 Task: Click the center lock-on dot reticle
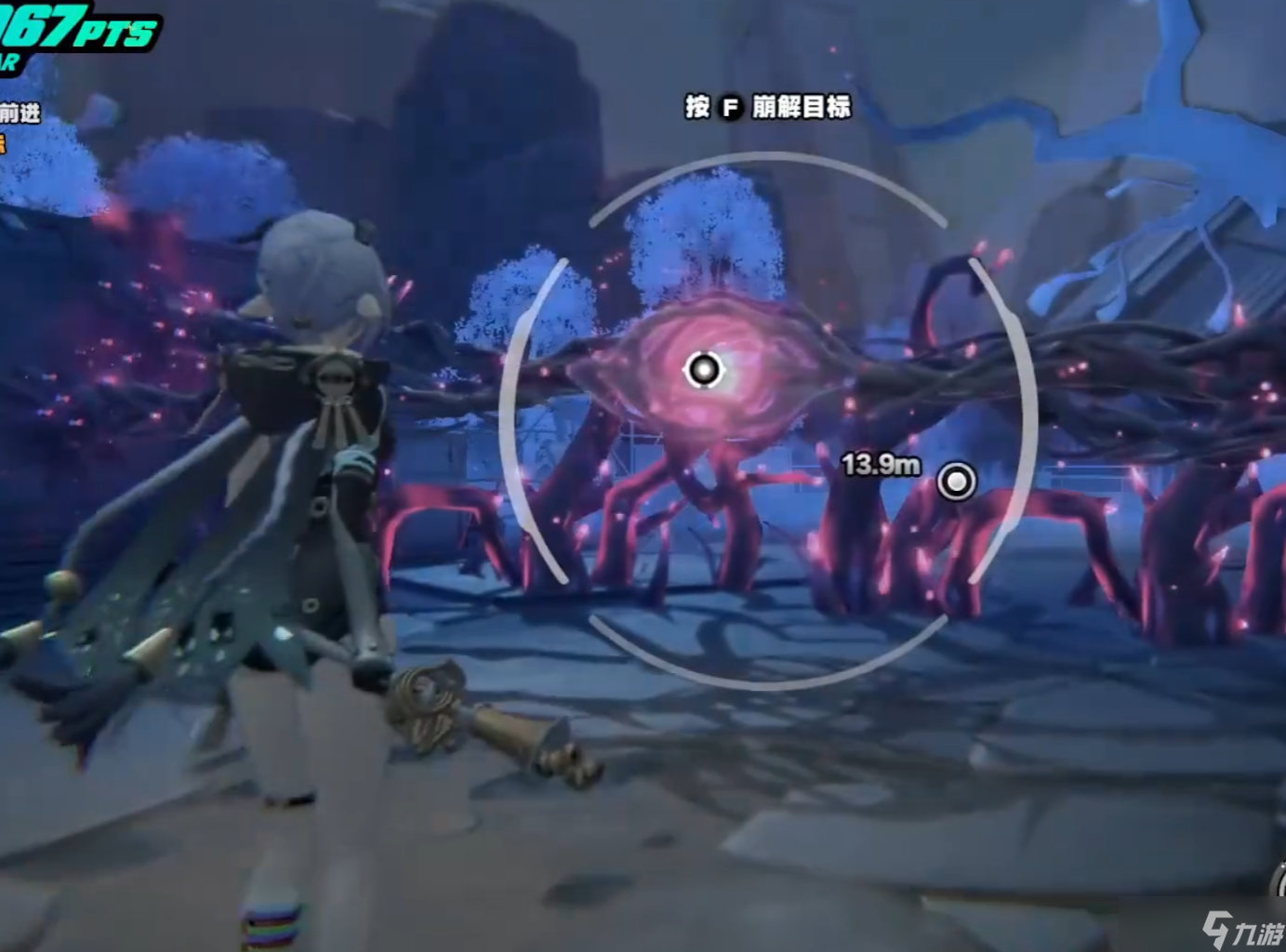704,369
